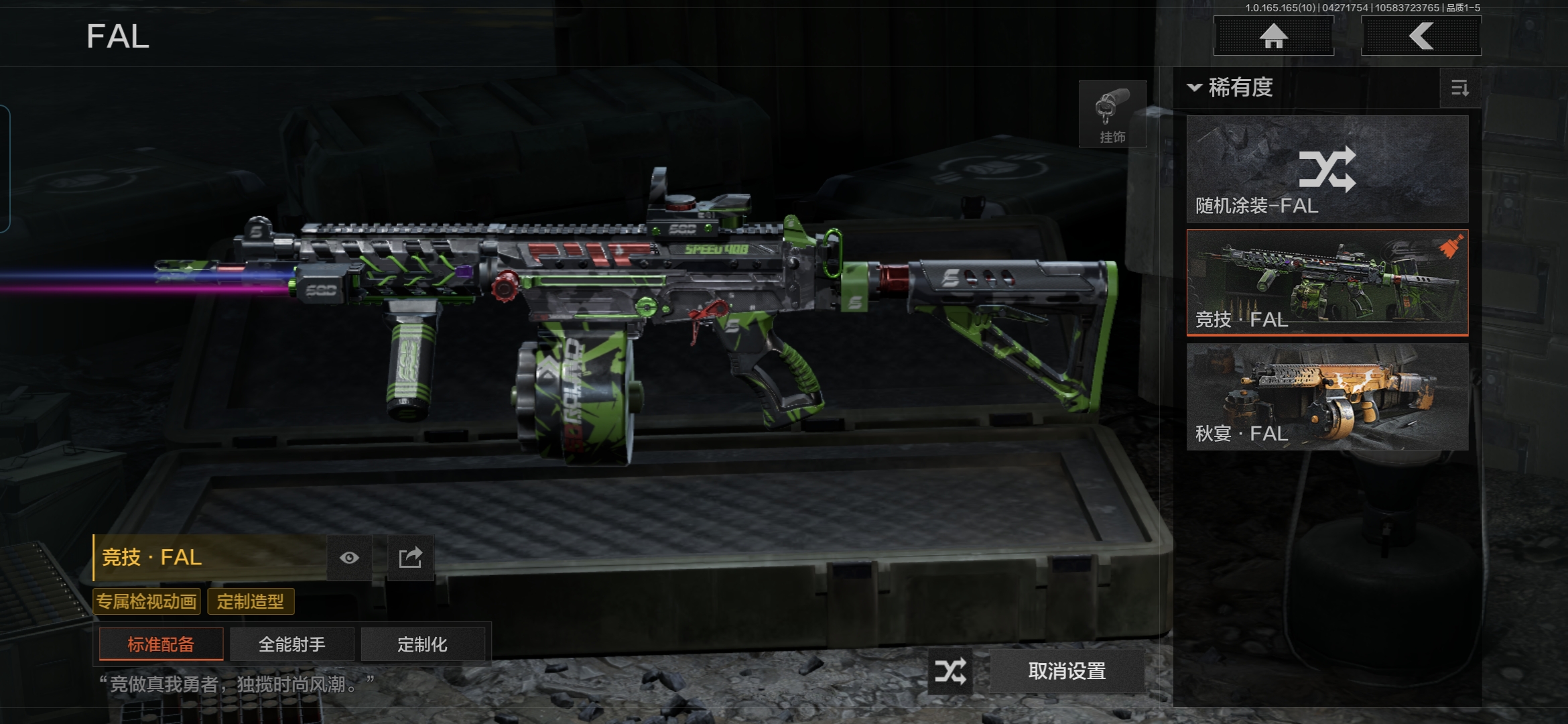The height and width of the screenshot is (724, 1568).
Task: Switch to the 全能射手 tab
Action: (x=292, y=644)
